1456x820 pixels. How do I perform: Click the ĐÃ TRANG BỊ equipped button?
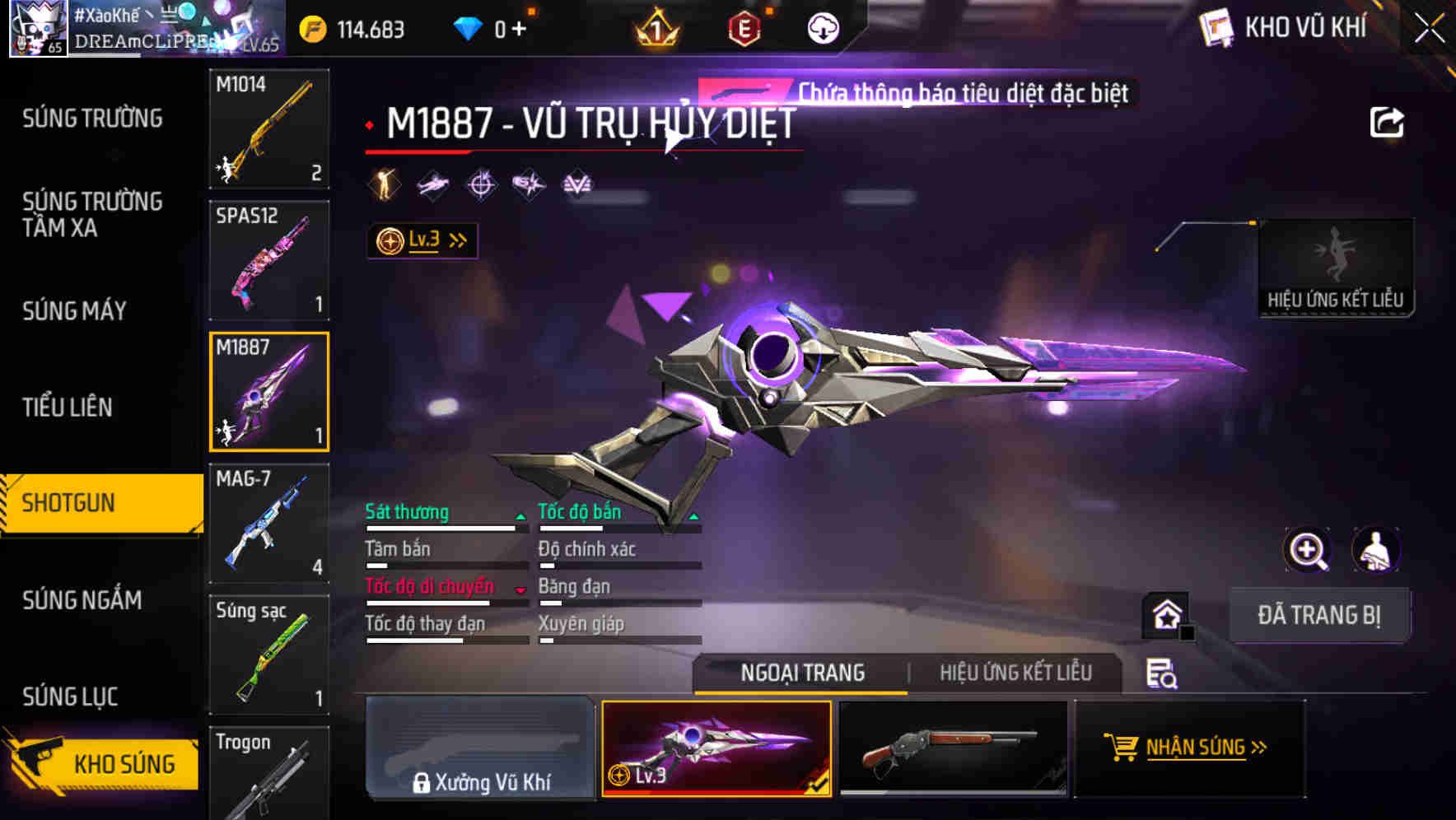point(1319,614)
